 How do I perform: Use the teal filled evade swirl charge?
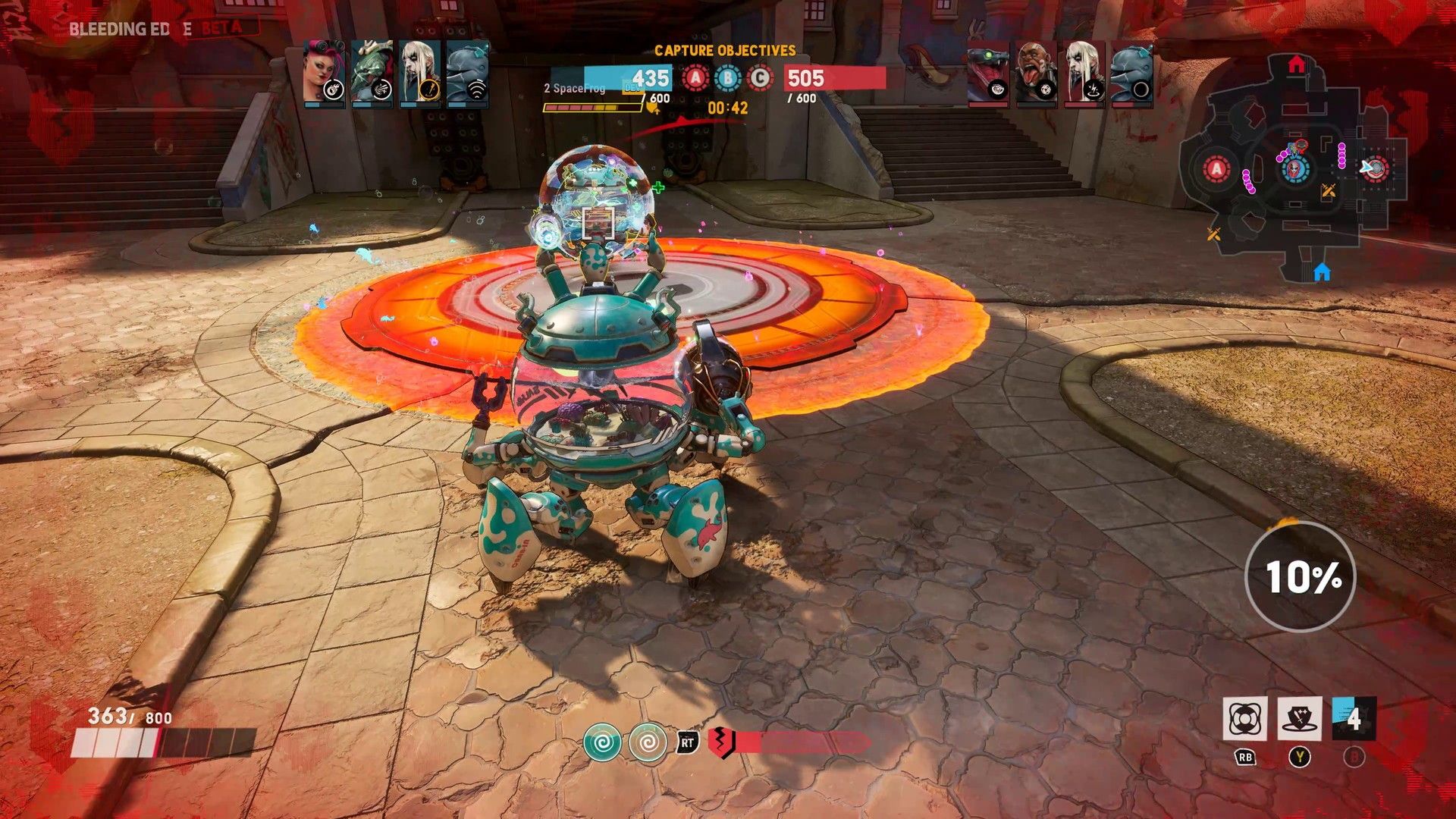coord(602,742)
